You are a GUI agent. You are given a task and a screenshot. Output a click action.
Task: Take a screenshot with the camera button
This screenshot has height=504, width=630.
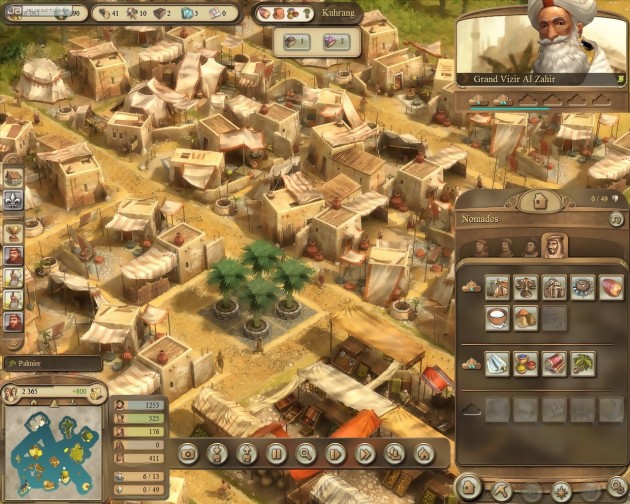(x=187, y=453)
